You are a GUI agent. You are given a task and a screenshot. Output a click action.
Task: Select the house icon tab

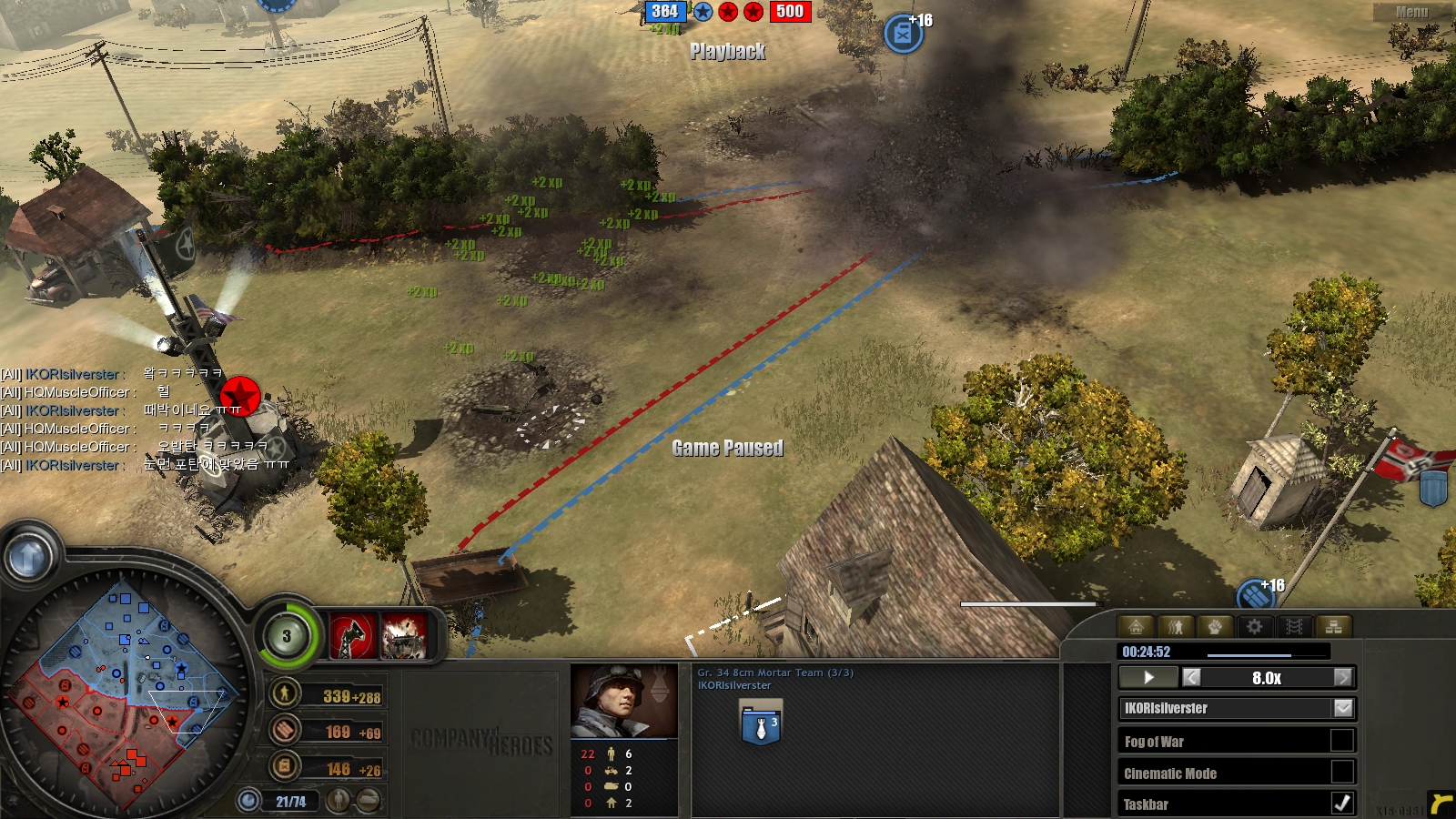click(x=1136, y=626)
